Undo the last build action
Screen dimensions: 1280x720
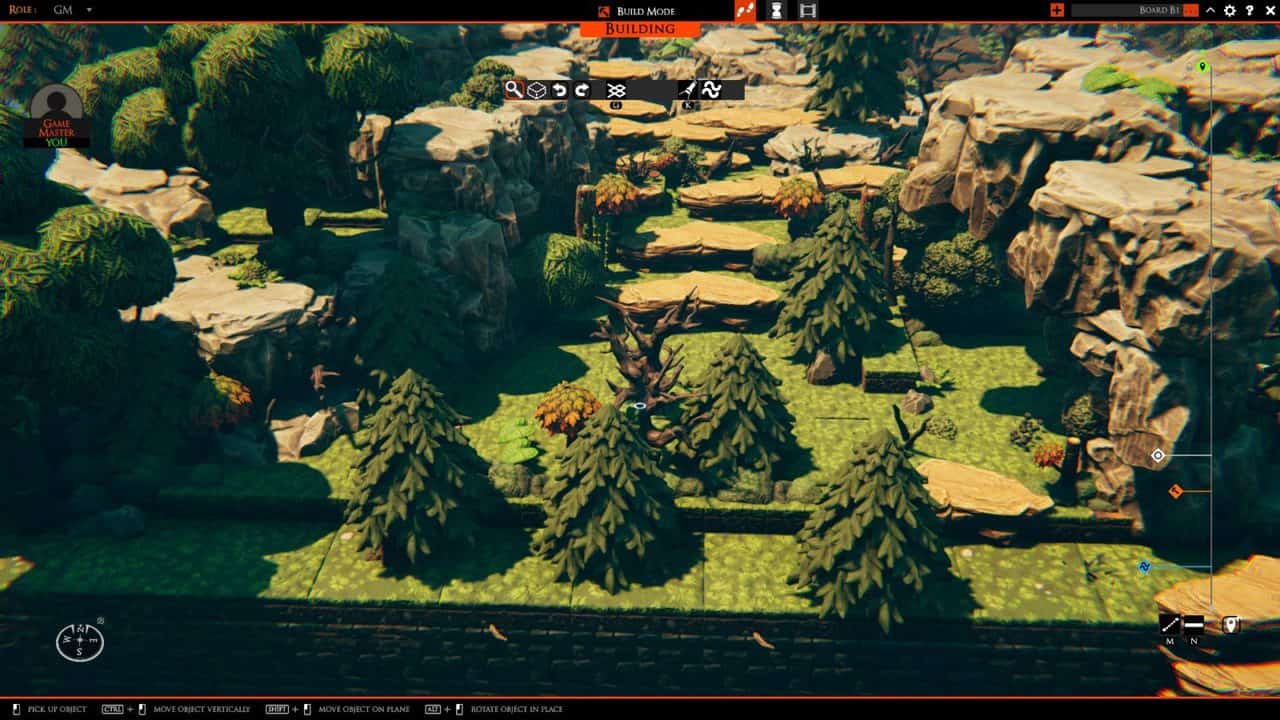pyautogui.click(x=560, y=89)
